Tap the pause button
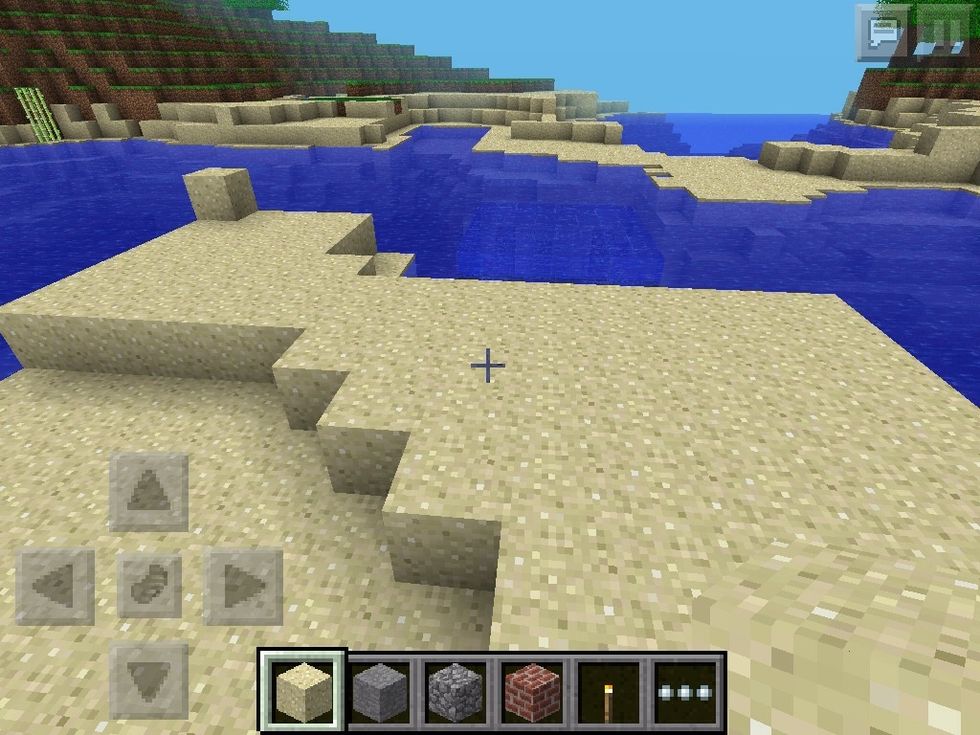Image resolution: width=980 pixels, height=735 pixels. pos(938,32)
